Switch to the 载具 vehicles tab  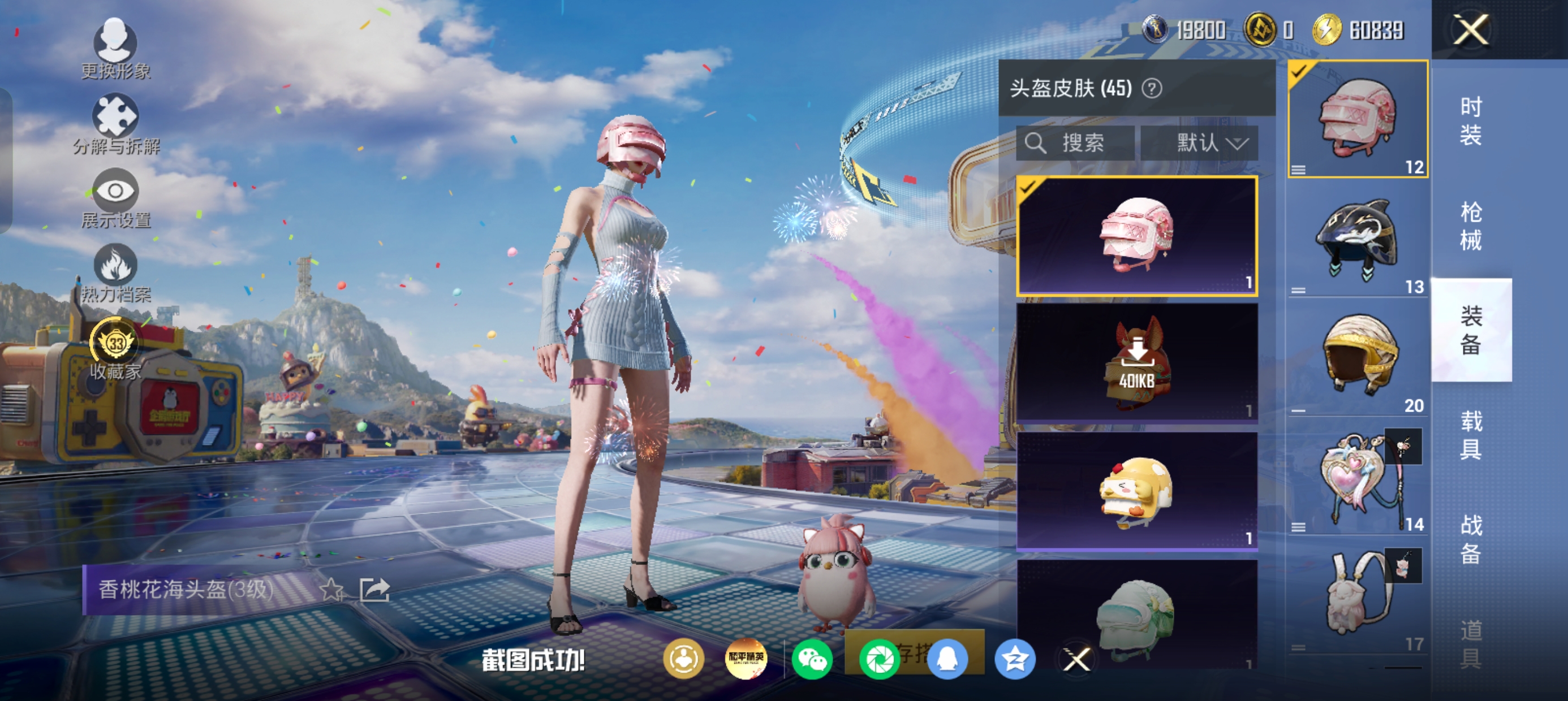(1471, 435)
